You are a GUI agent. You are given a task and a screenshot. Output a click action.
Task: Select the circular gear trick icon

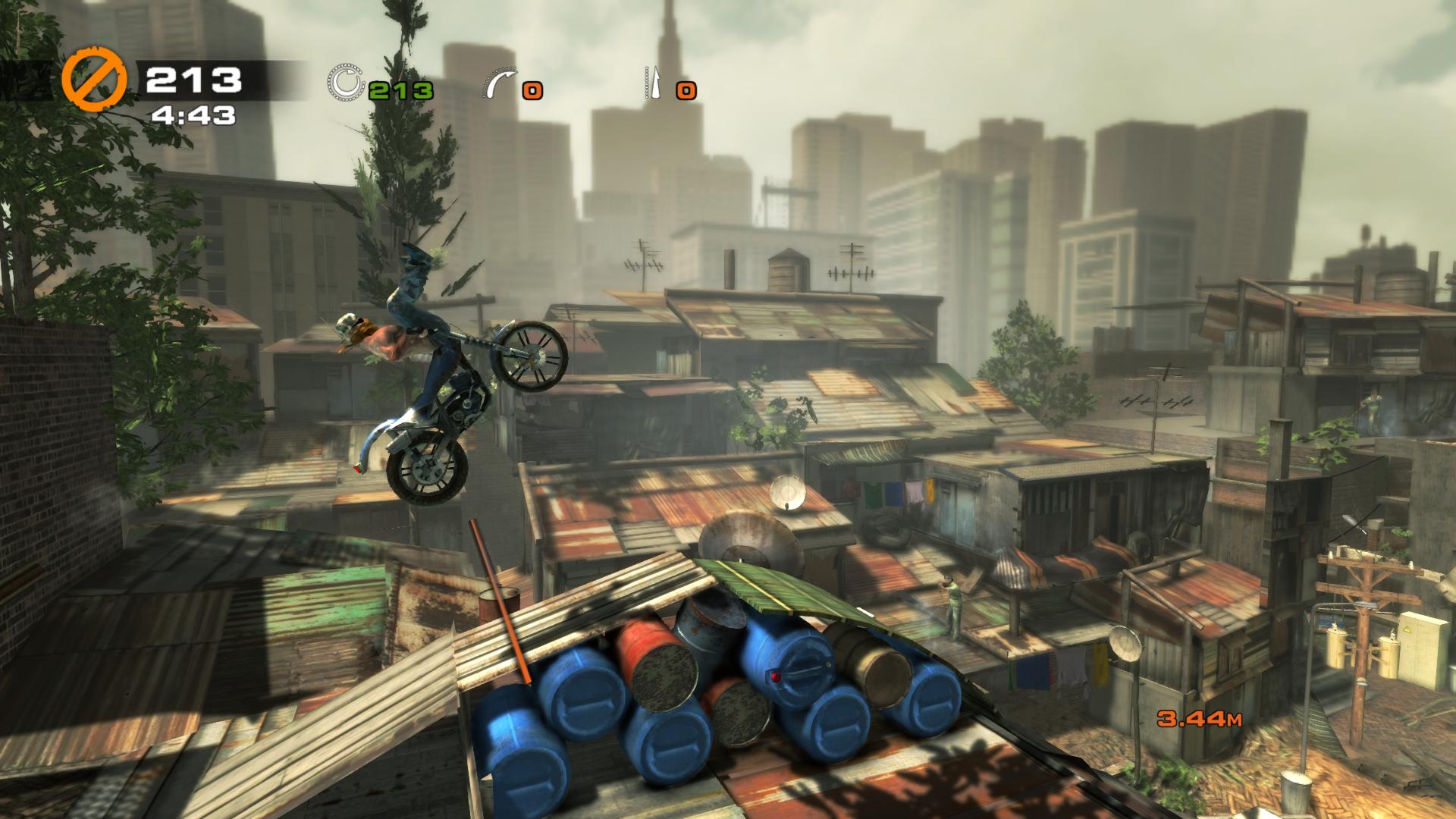pyautogui.click(x=346, y=83)
